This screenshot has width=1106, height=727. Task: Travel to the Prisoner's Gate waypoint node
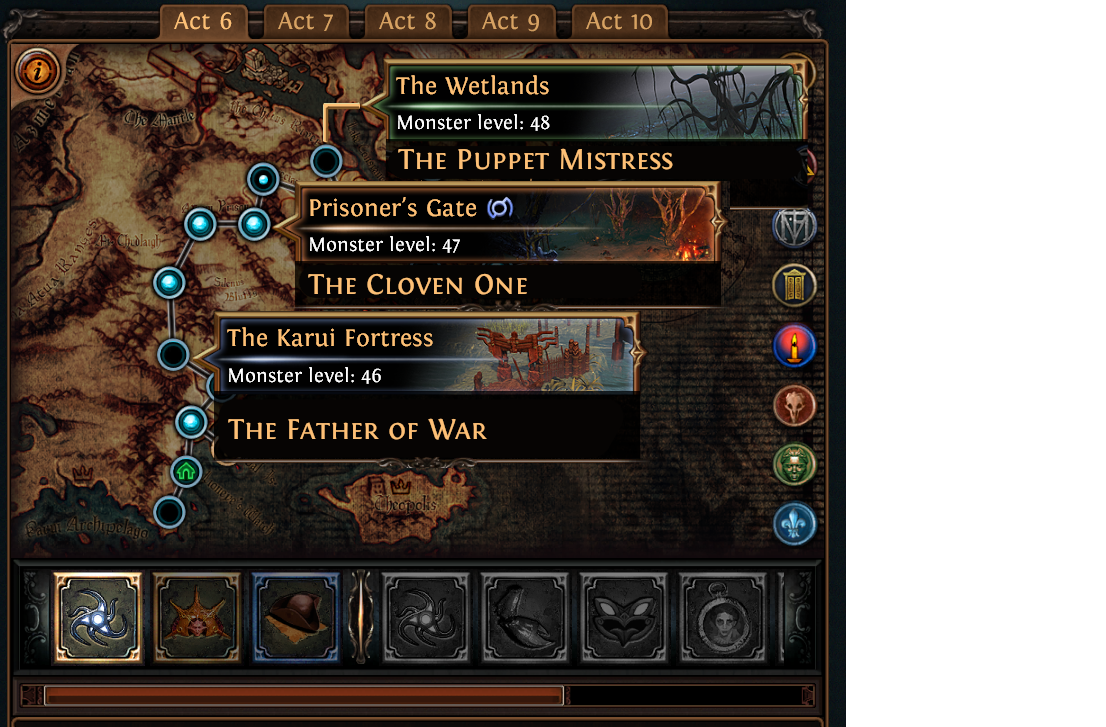(x=254, y=224)
